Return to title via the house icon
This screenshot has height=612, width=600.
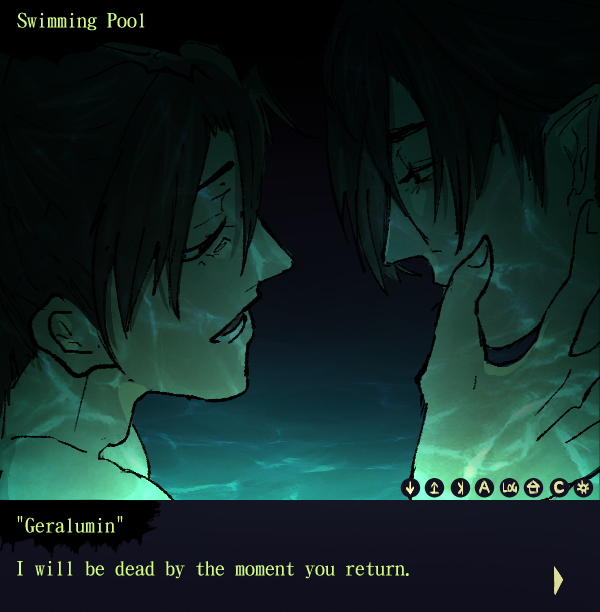click(534, 488)
